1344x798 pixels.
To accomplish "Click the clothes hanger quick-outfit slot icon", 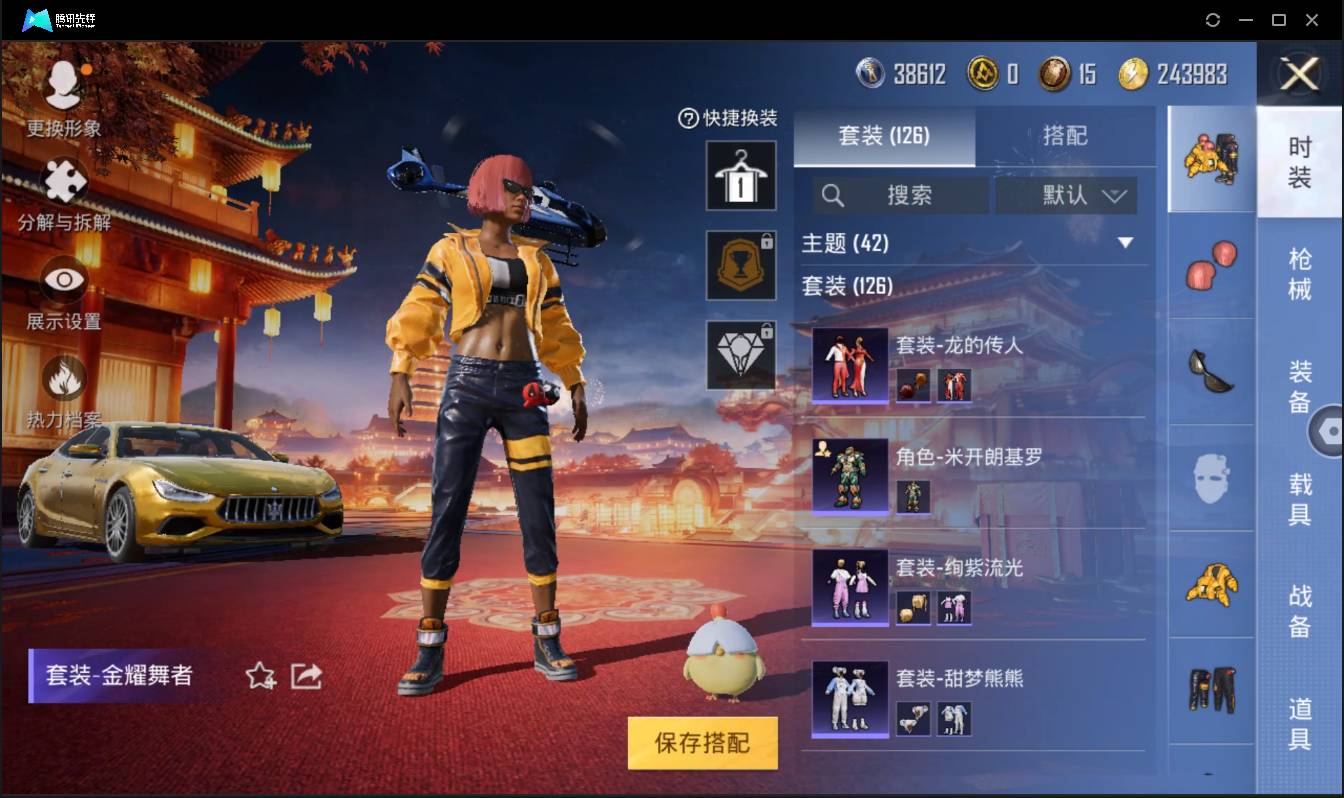I will tap(741, 174).
